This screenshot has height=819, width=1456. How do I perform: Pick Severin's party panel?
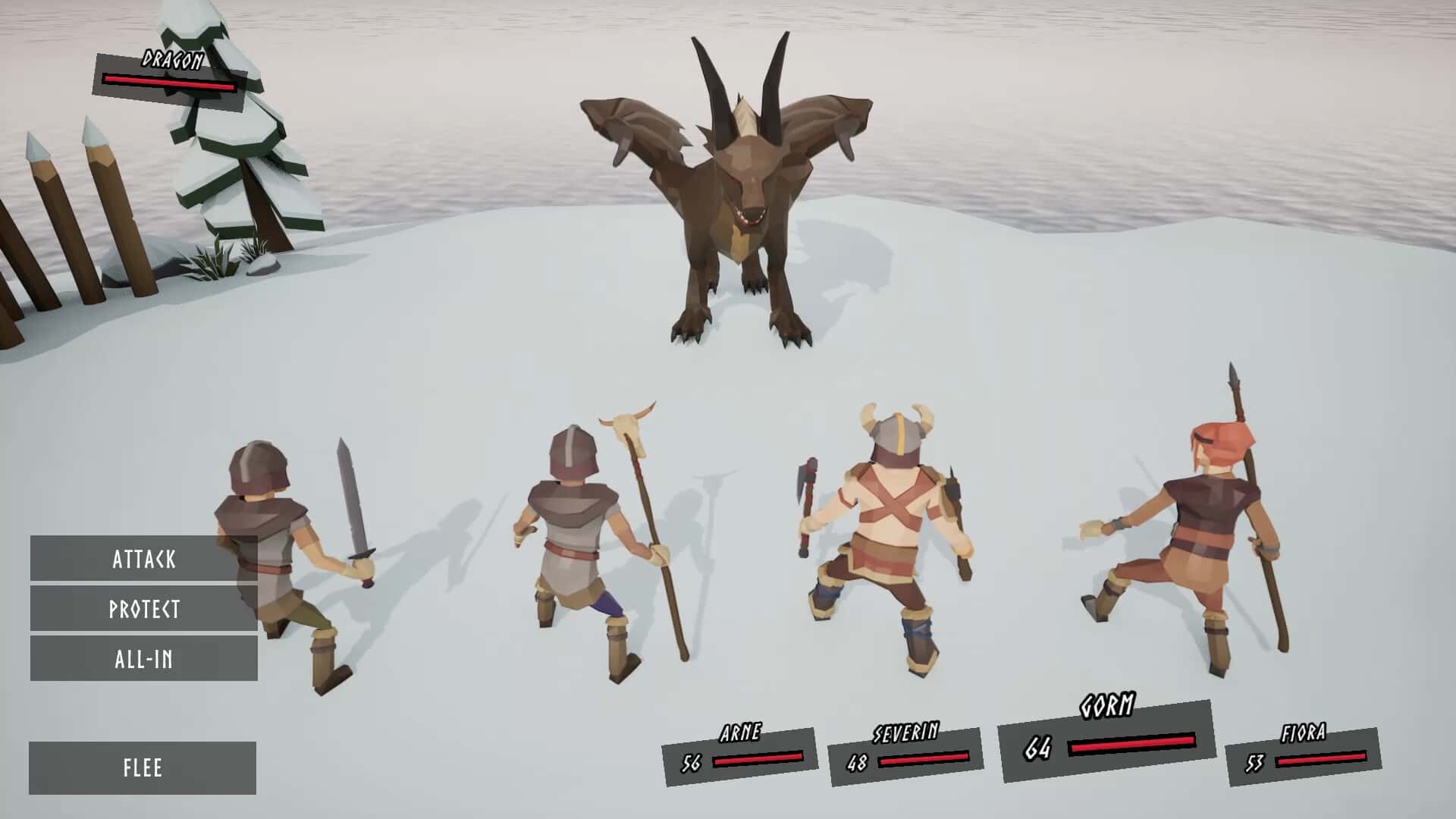[x=905, y=755]
